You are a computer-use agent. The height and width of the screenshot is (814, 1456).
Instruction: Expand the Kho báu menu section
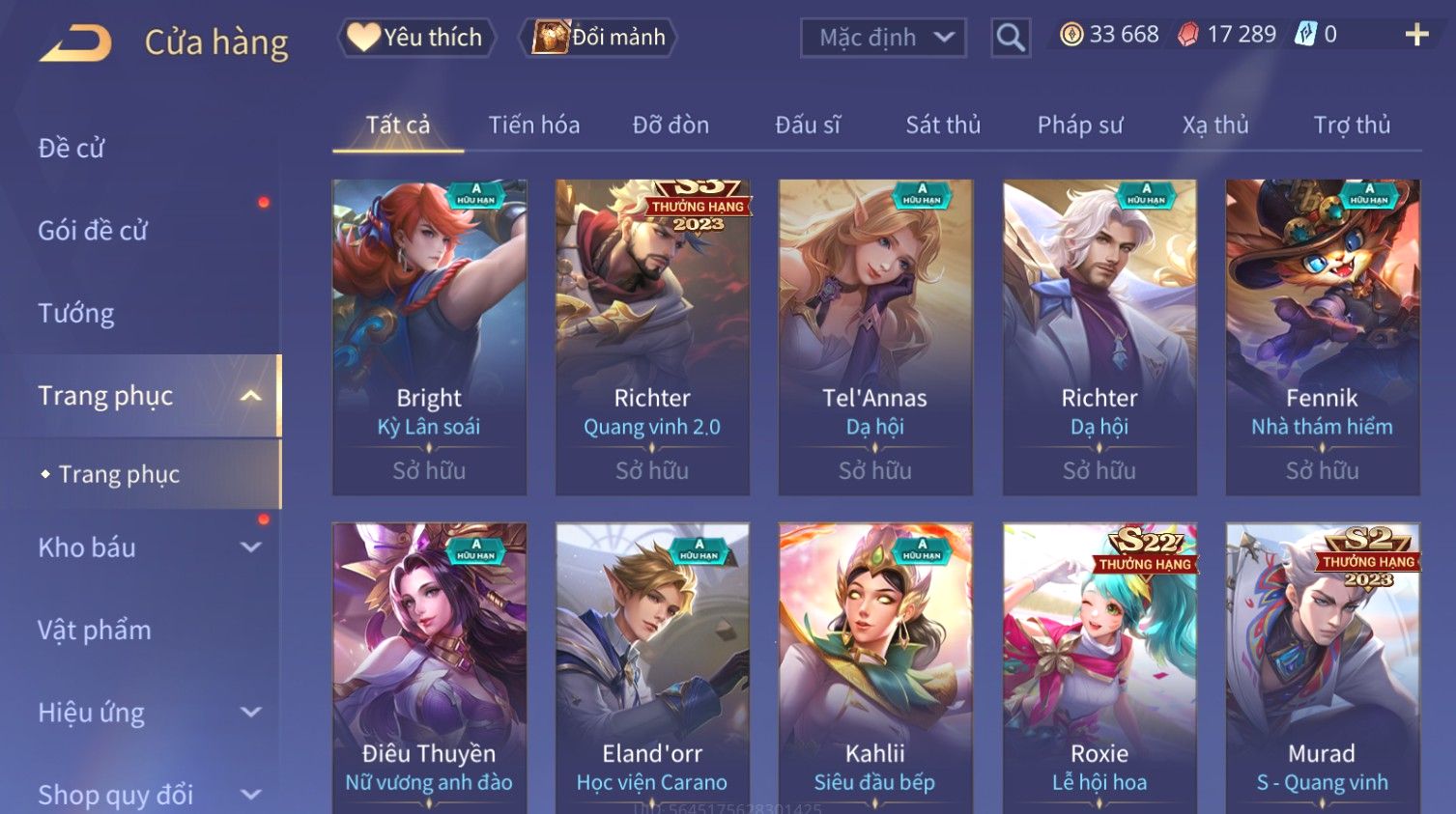pos(145,547)
